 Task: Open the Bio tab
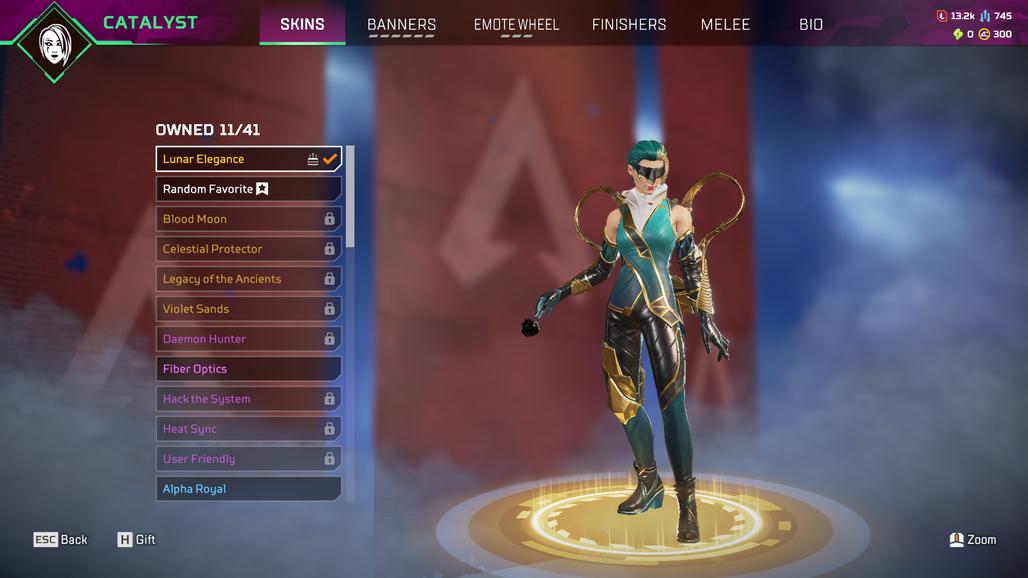811,24
